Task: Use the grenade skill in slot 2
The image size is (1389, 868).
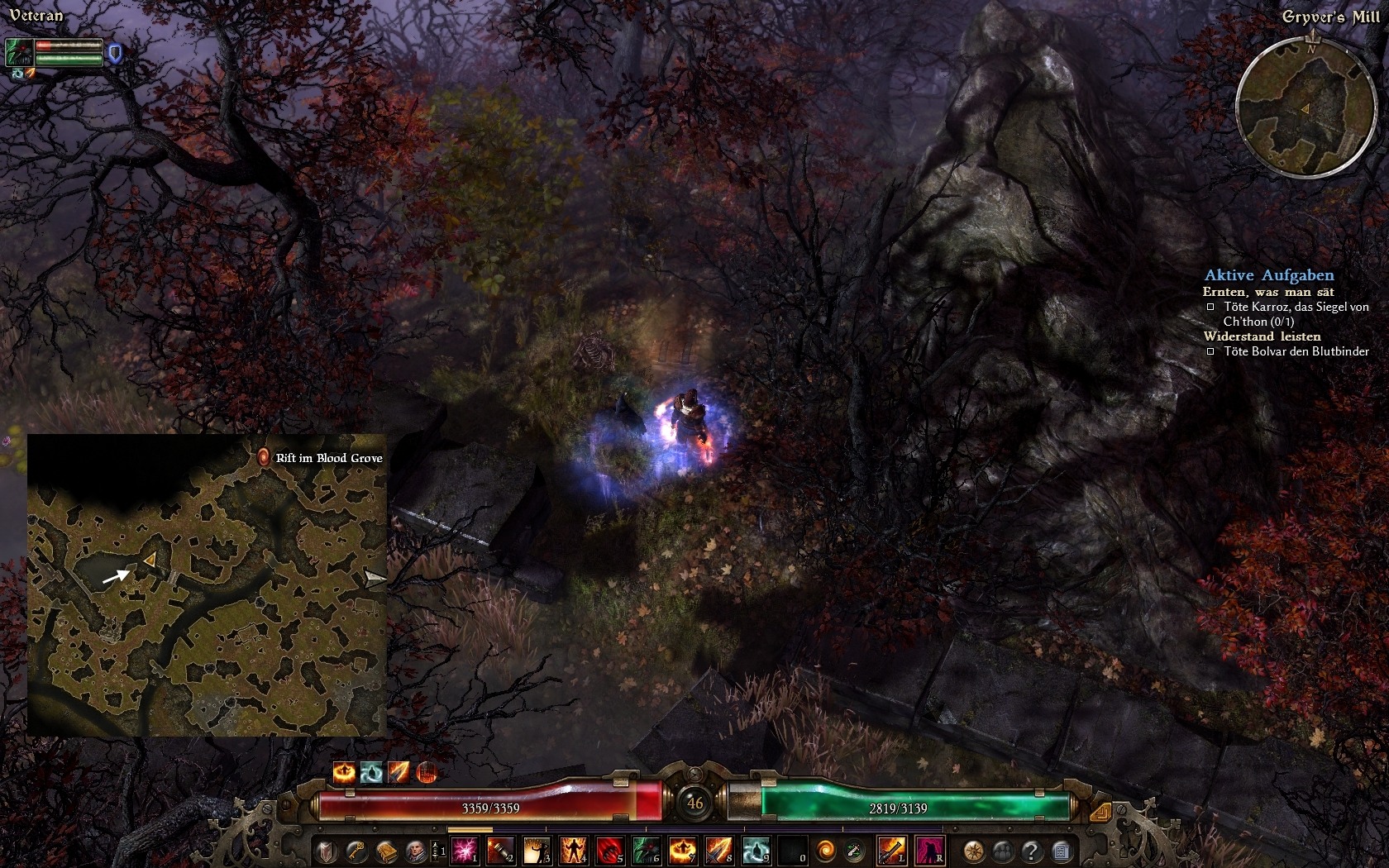Action: point(501,850)
